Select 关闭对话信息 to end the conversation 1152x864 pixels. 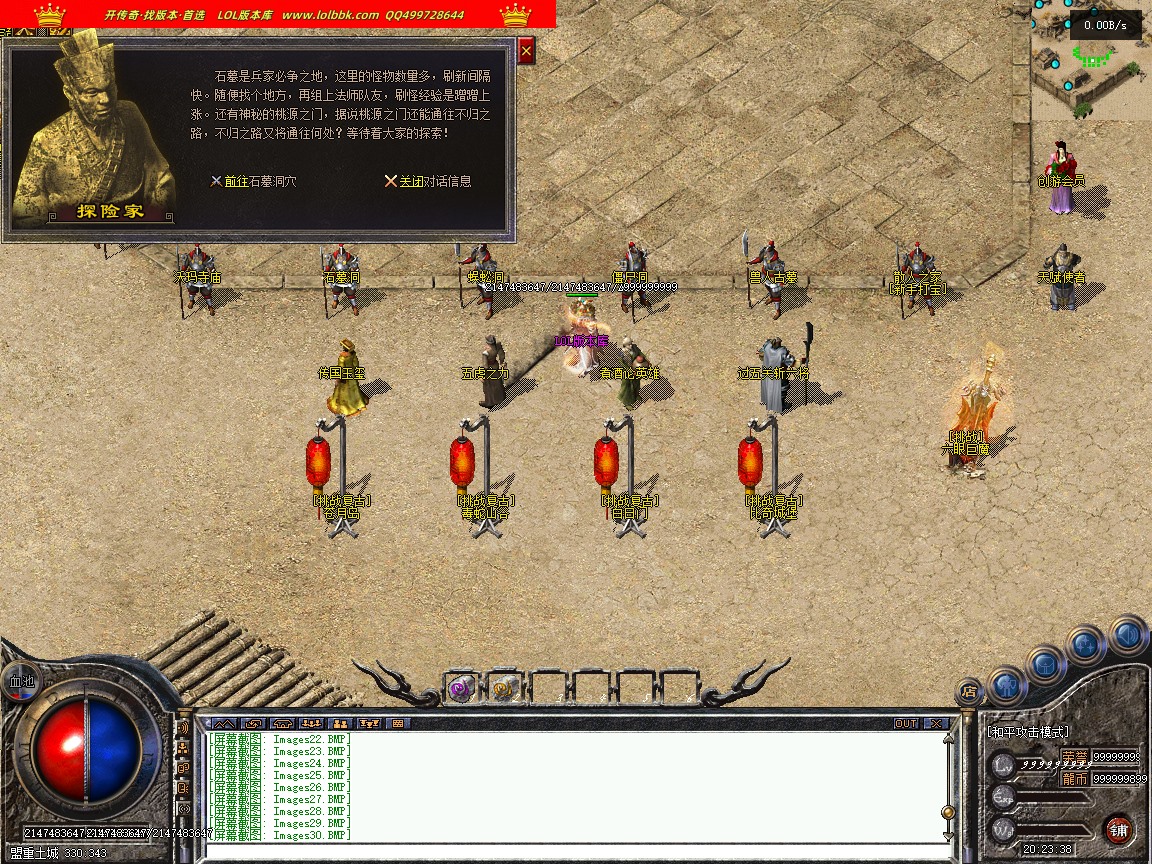[428, 182]
